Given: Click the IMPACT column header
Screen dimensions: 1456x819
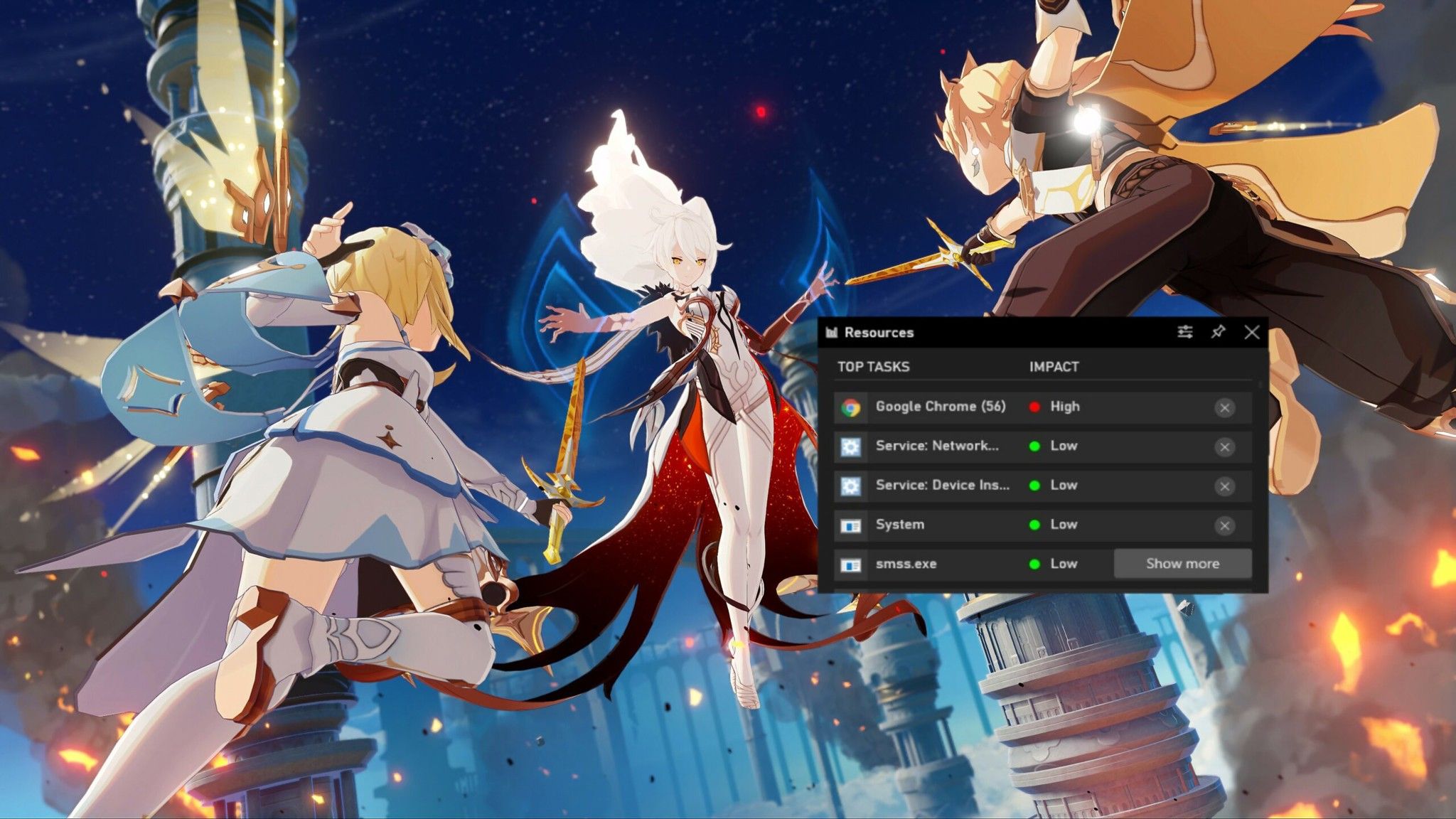Looking at the screenshot, I should coord(1054,367).
